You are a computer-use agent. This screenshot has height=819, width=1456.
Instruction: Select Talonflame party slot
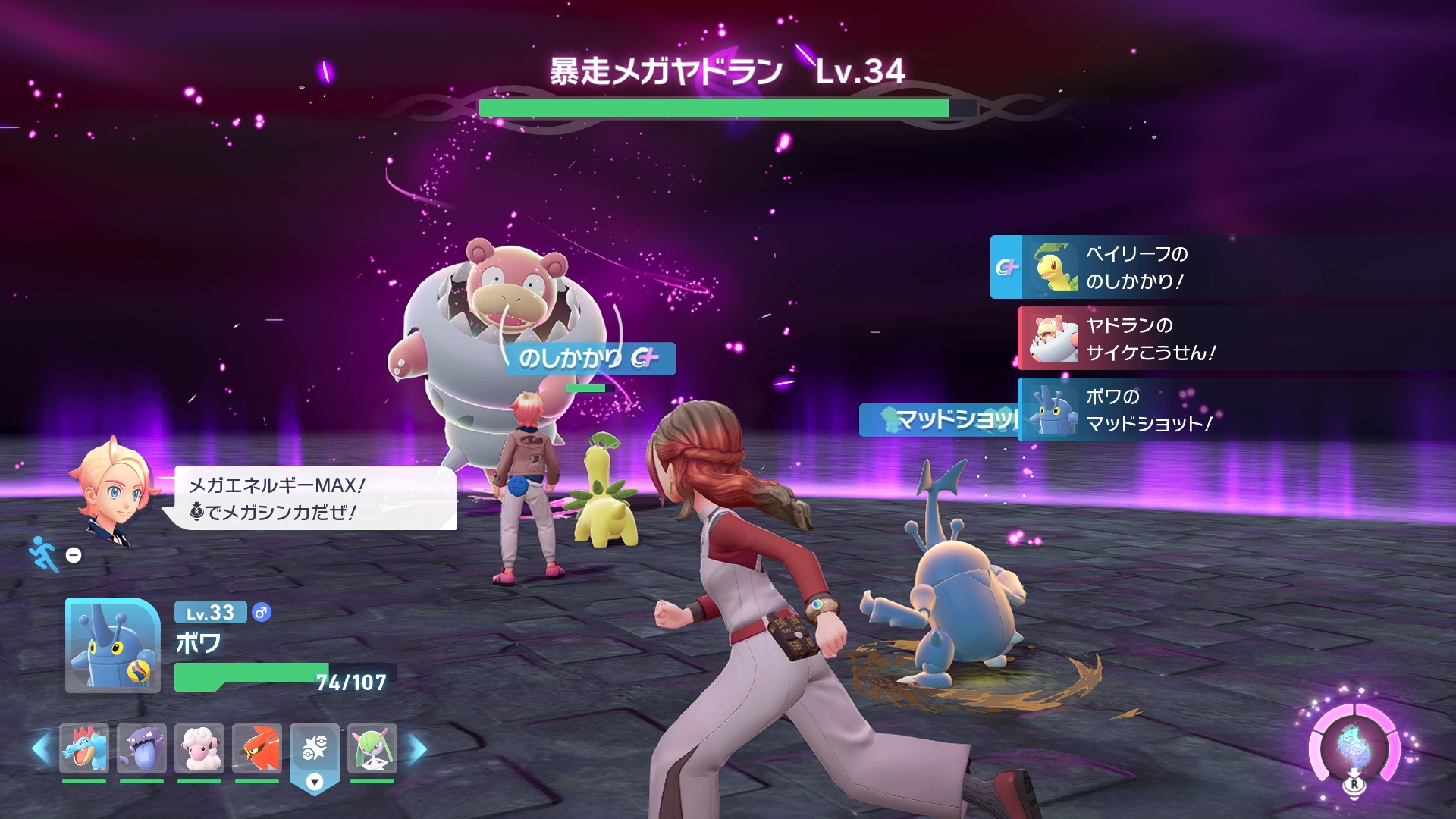tap(257, 748)
